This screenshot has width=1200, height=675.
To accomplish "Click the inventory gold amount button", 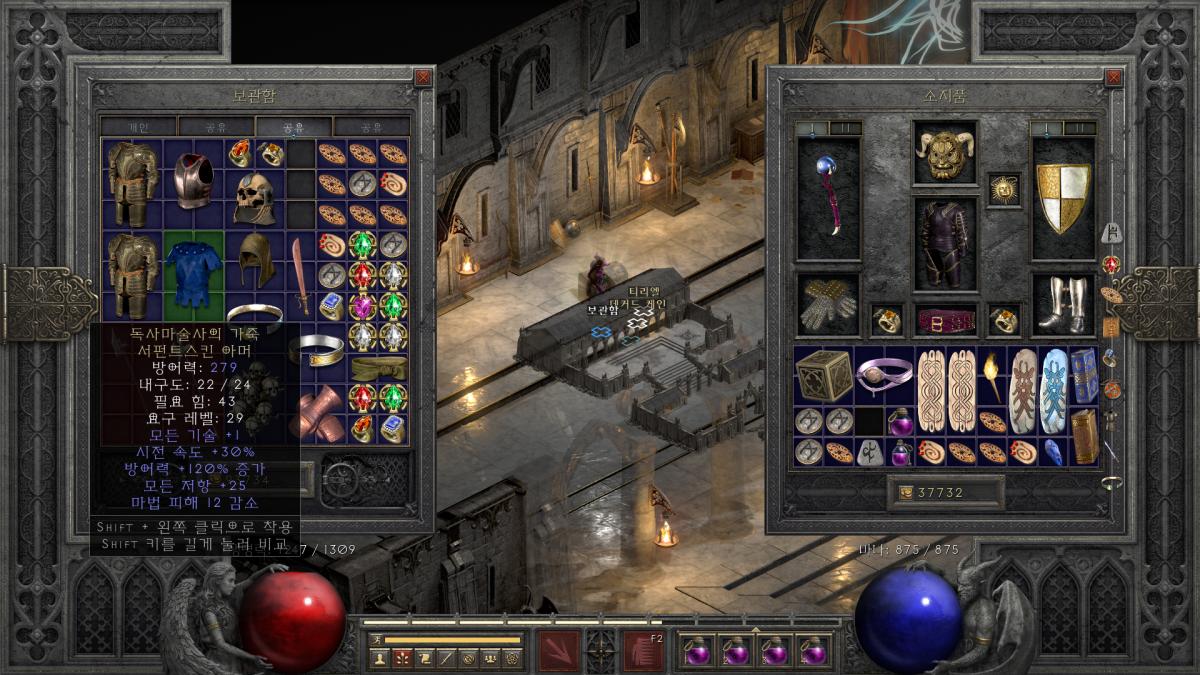I will [x=945, y=493].
